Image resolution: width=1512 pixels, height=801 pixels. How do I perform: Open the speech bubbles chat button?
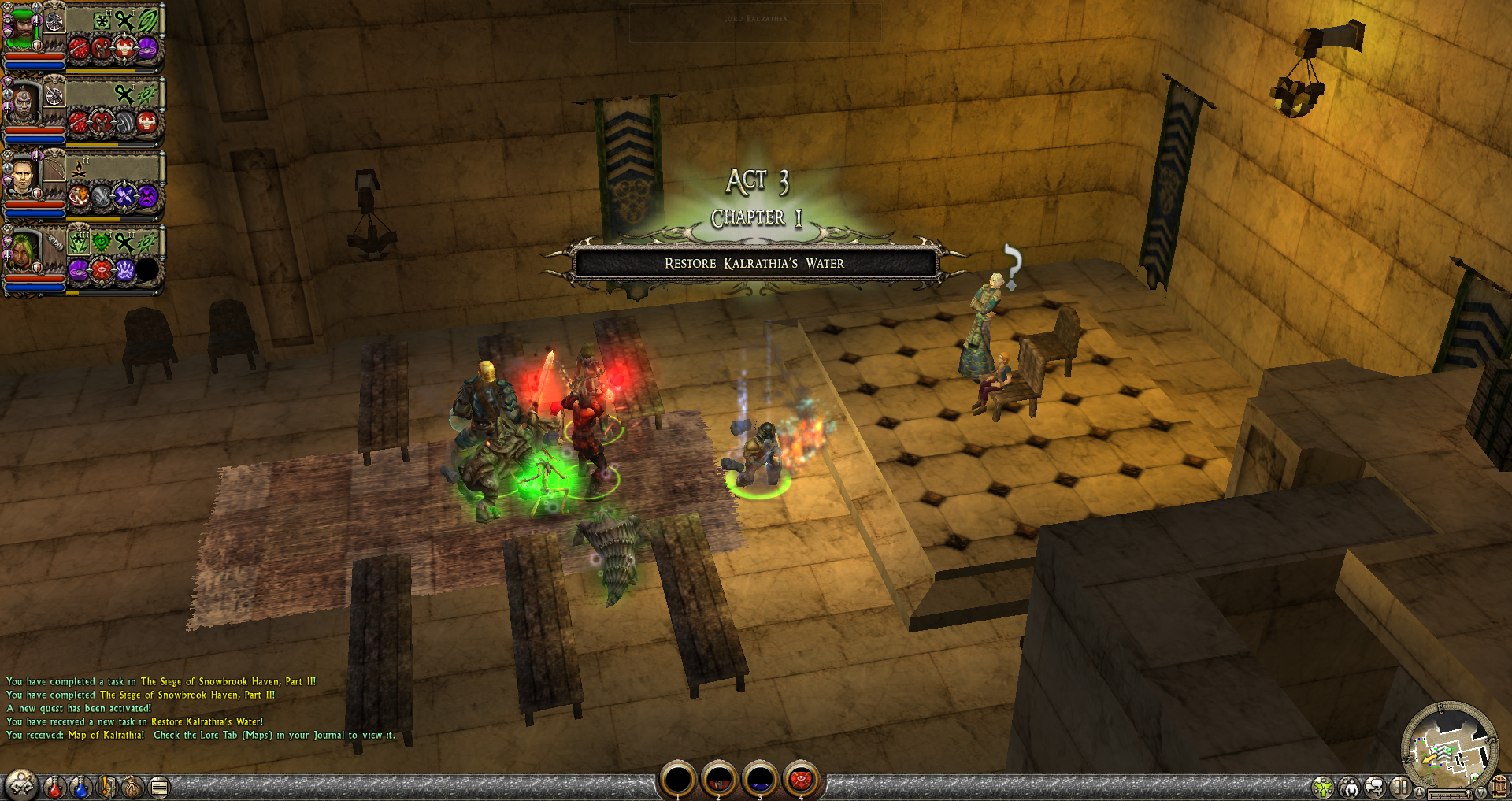point(1375,787)
